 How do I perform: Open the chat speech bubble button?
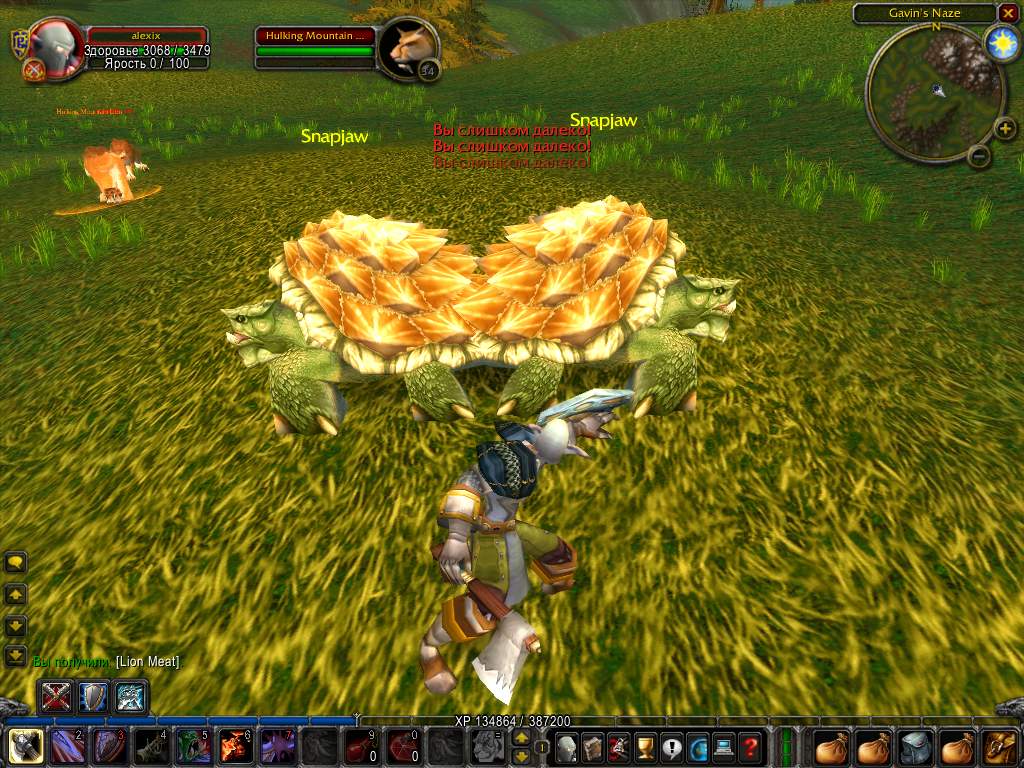(x=16, y=563)
